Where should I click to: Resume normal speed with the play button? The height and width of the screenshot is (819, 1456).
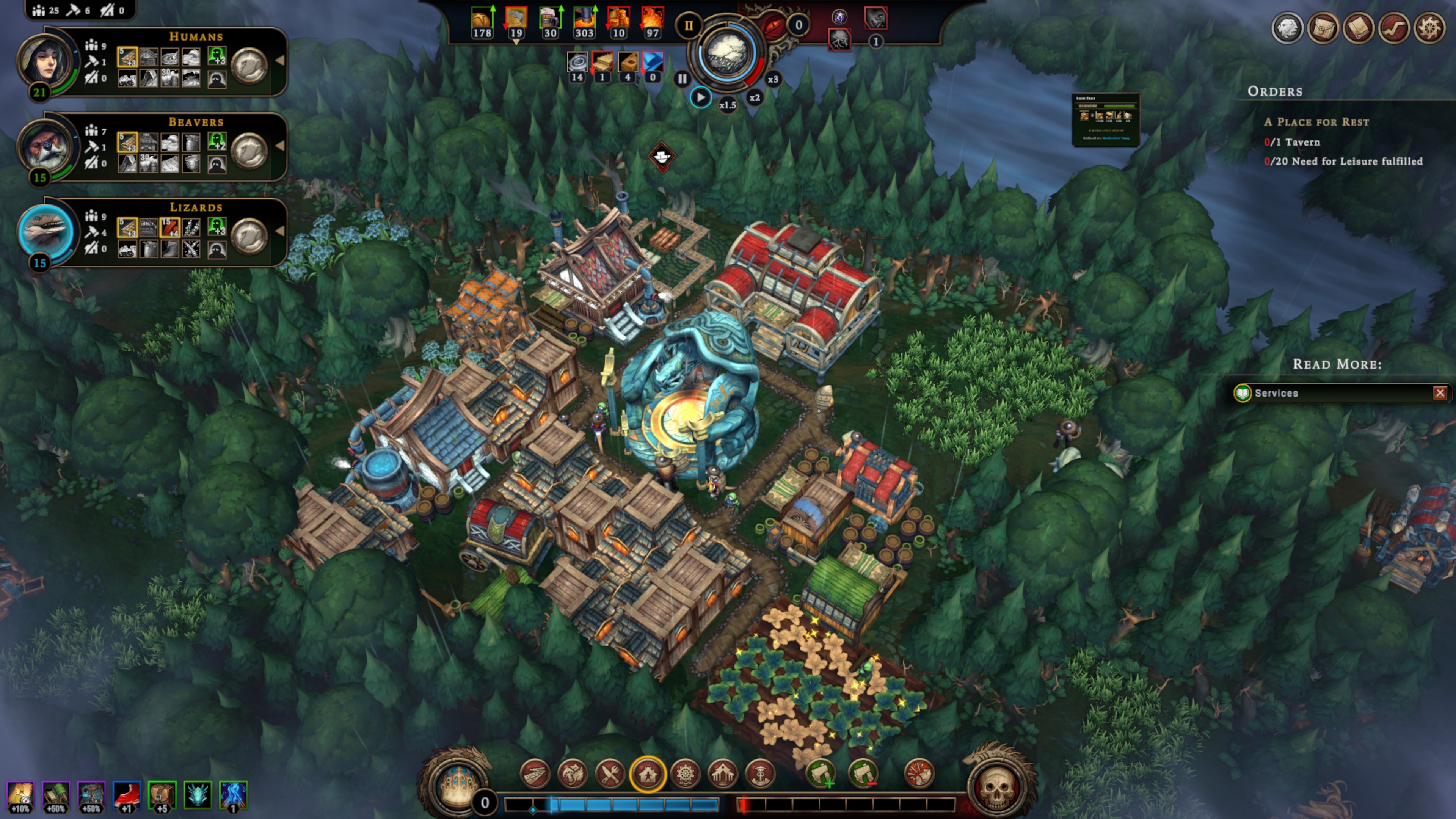coord(700,98)
